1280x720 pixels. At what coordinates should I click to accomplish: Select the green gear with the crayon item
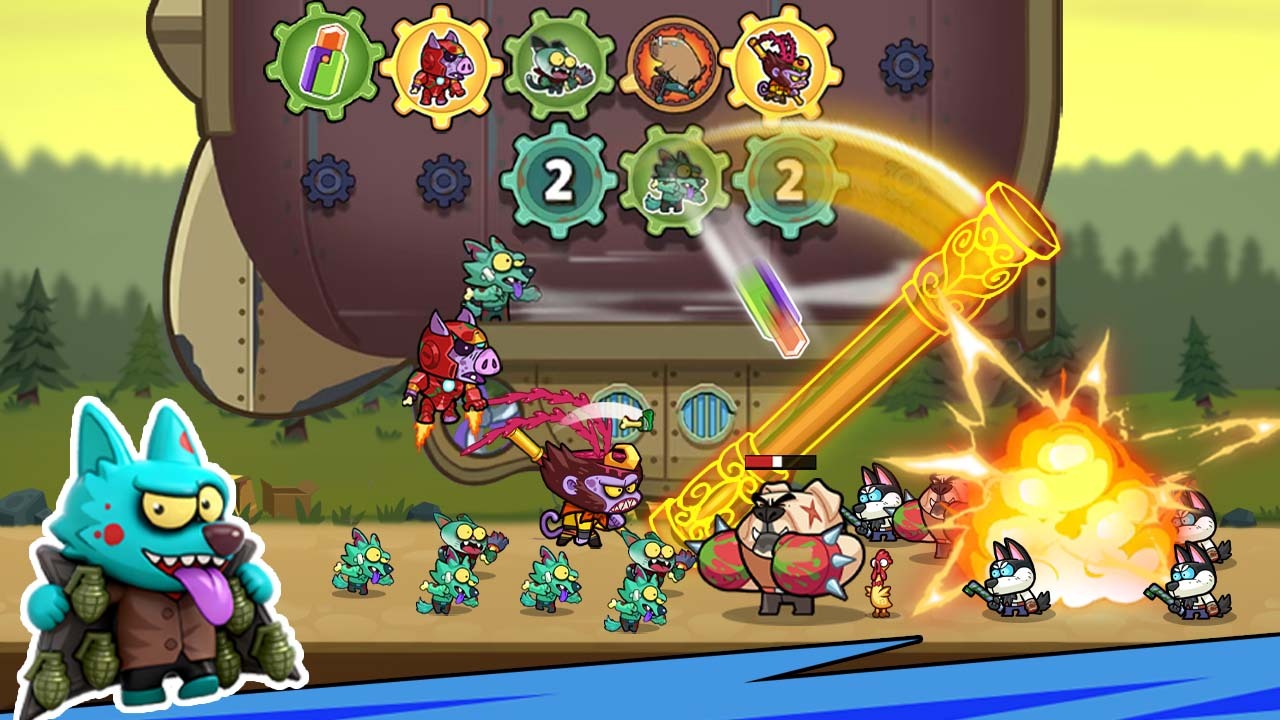click(x=324, y=63)
